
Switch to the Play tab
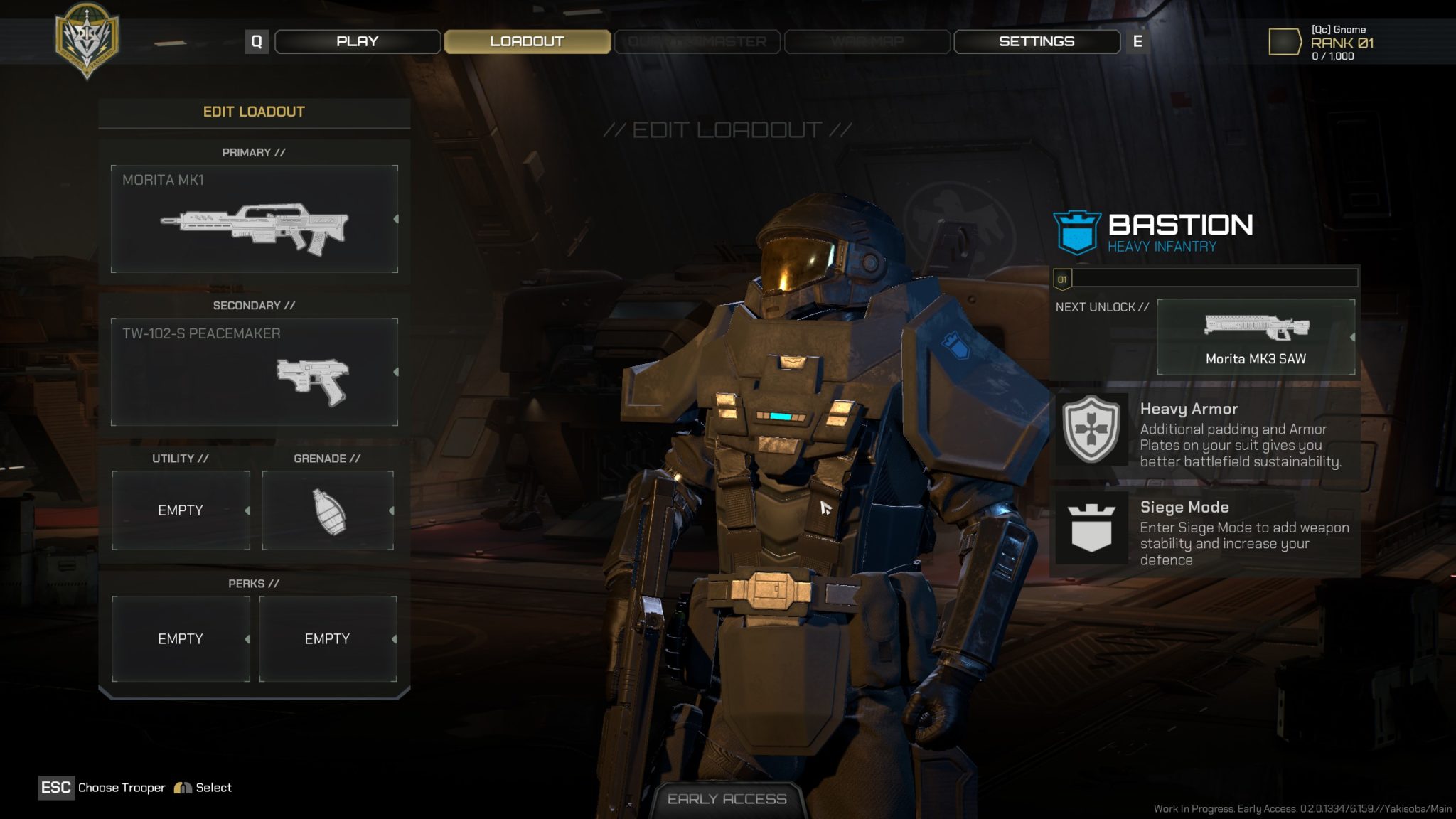[357, 41]
